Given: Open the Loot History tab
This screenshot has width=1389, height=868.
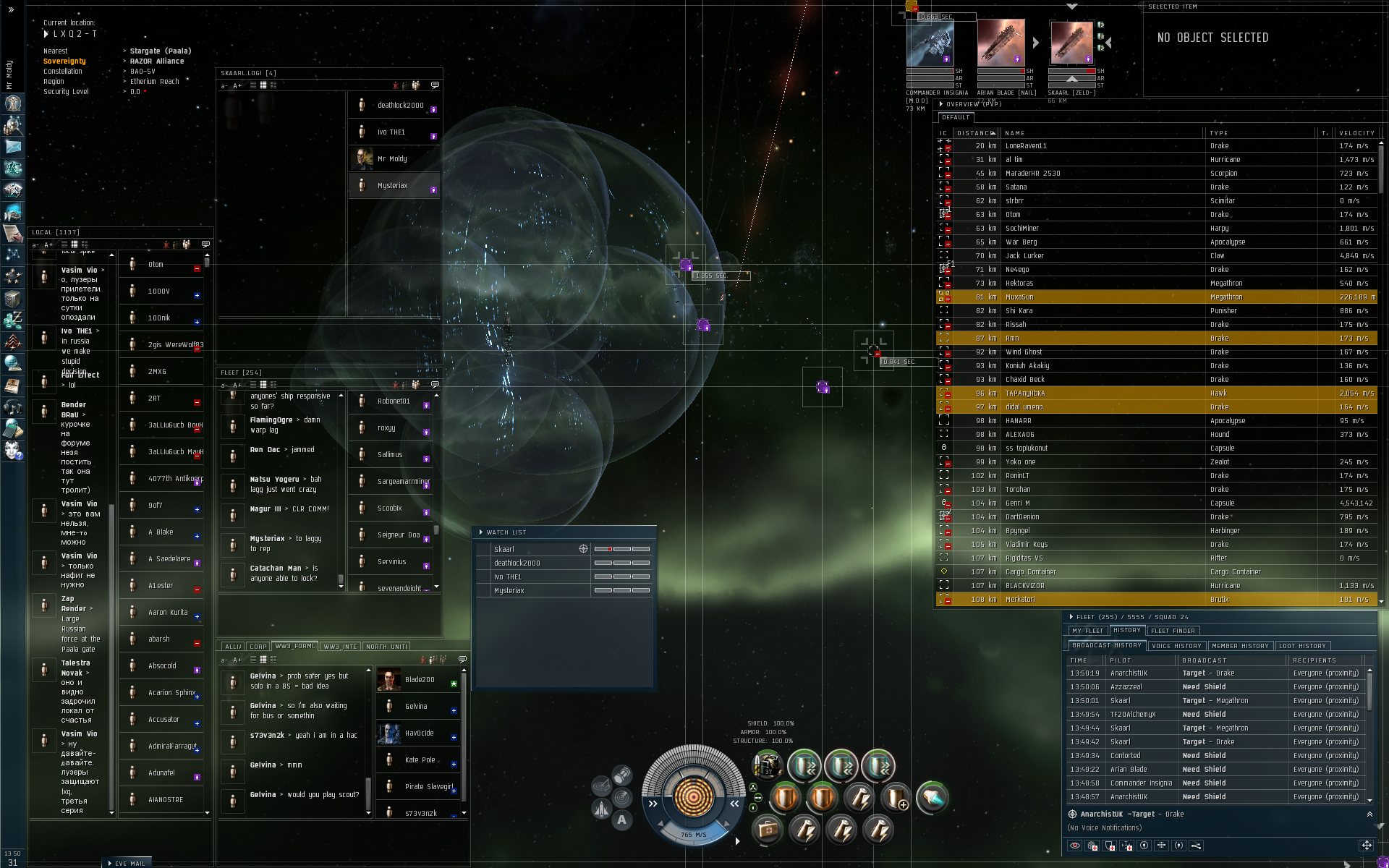Looking at the screenshot, I should [x=1302, y=646].
